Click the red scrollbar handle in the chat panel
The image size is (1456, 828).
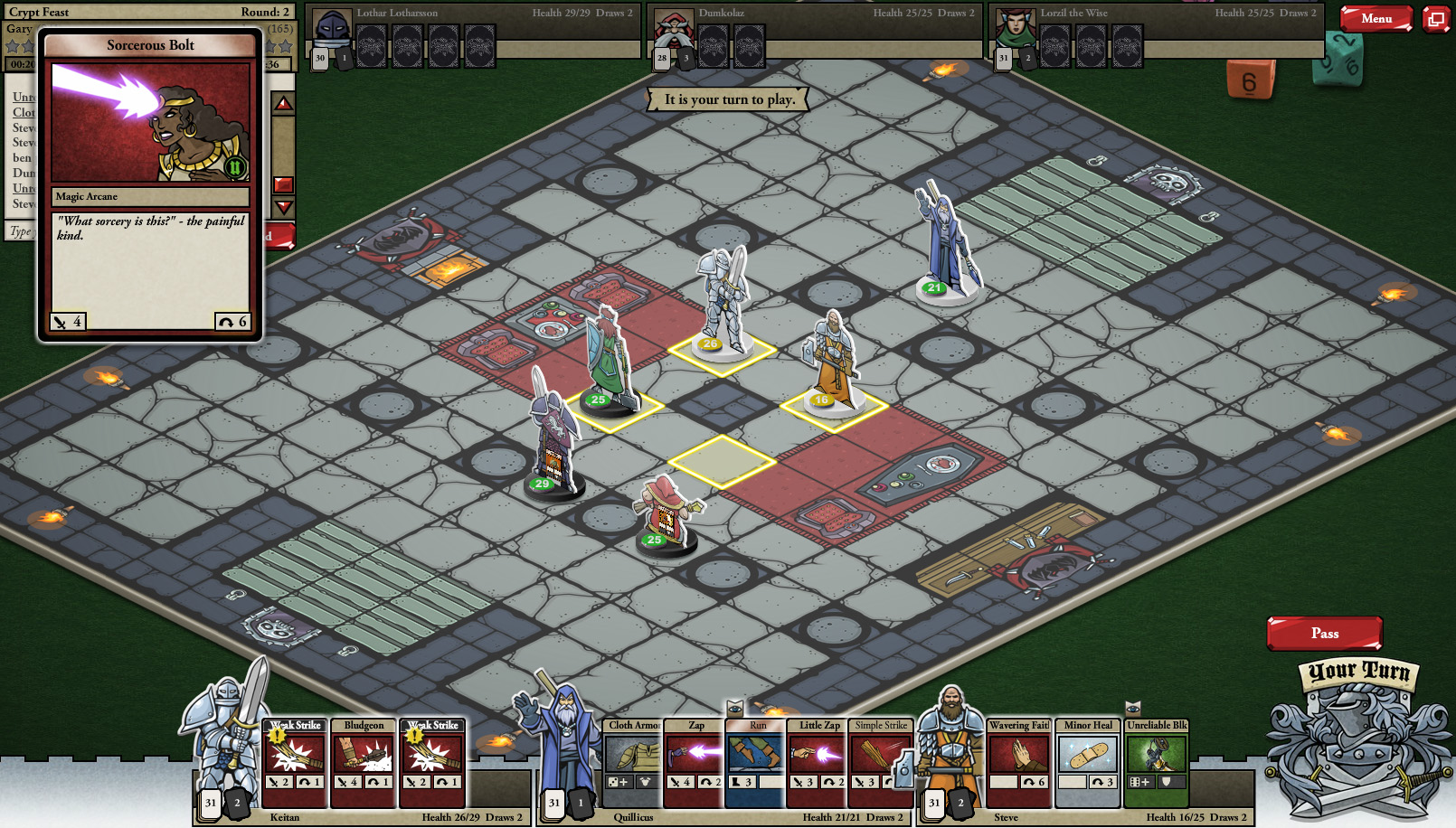click(x=283, y=183)
